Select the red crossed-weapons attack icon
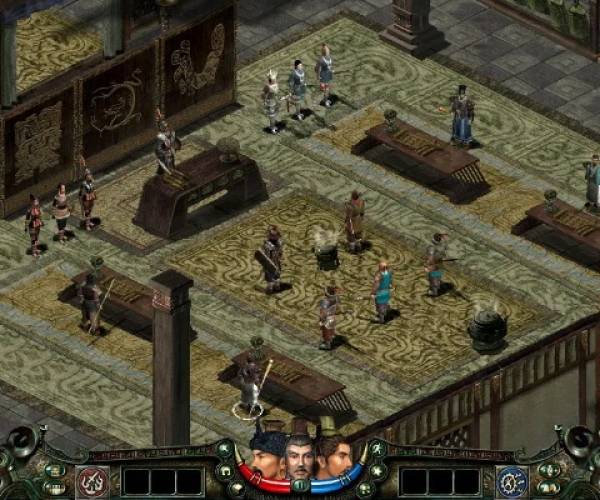Image resolution: width=600 pixels, height=500 pixels. 92,481
